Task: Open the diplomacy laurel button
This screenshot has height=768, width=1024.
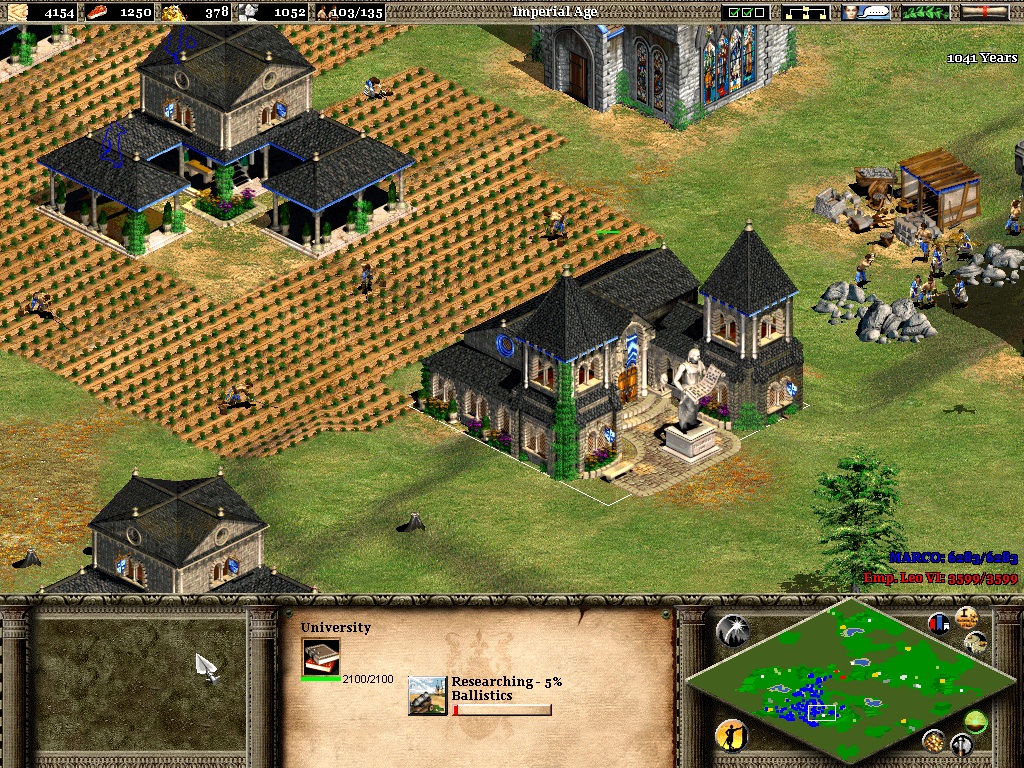Action: coord(926,12)
